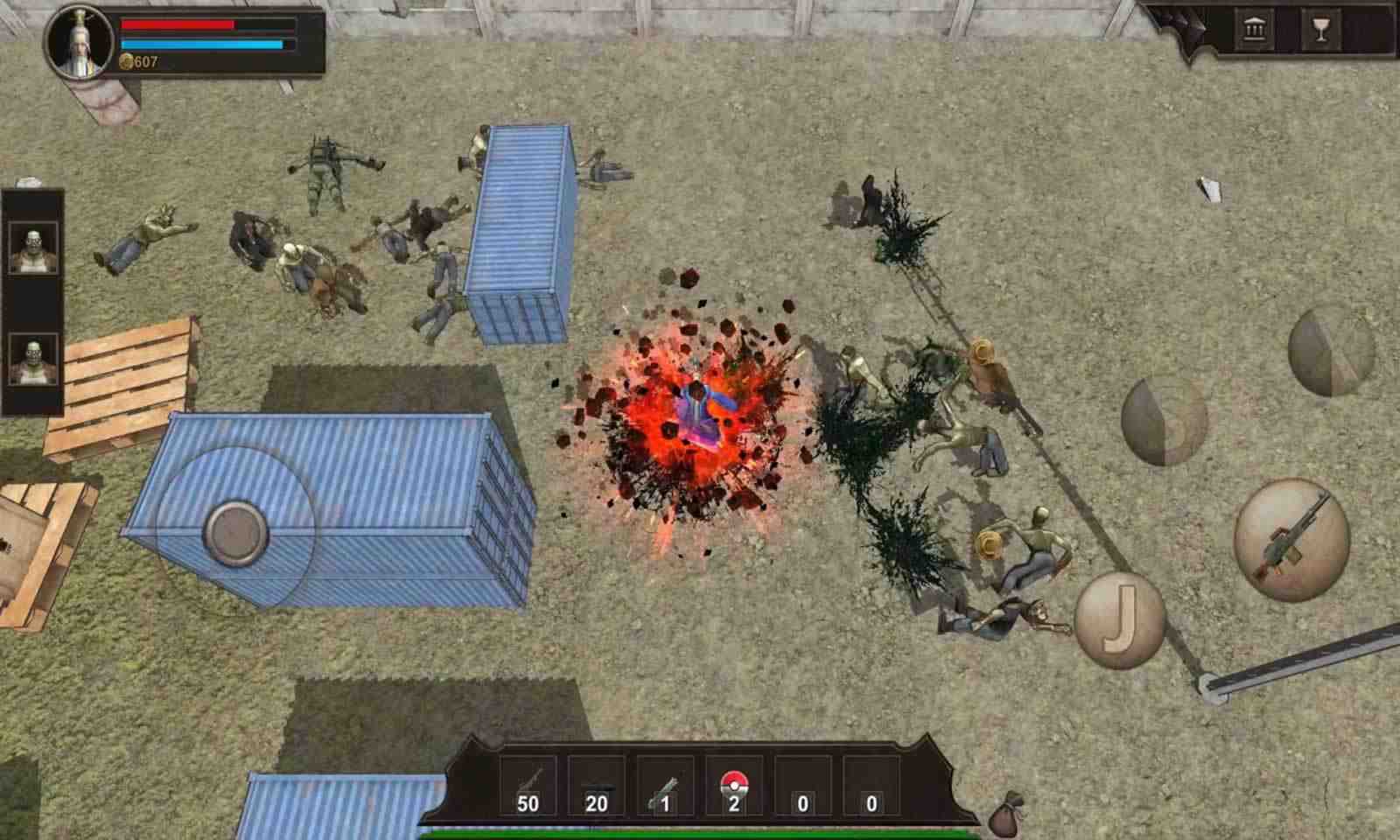Click the red health bar near the portrait
The image size is (1400, 840).
179,25
